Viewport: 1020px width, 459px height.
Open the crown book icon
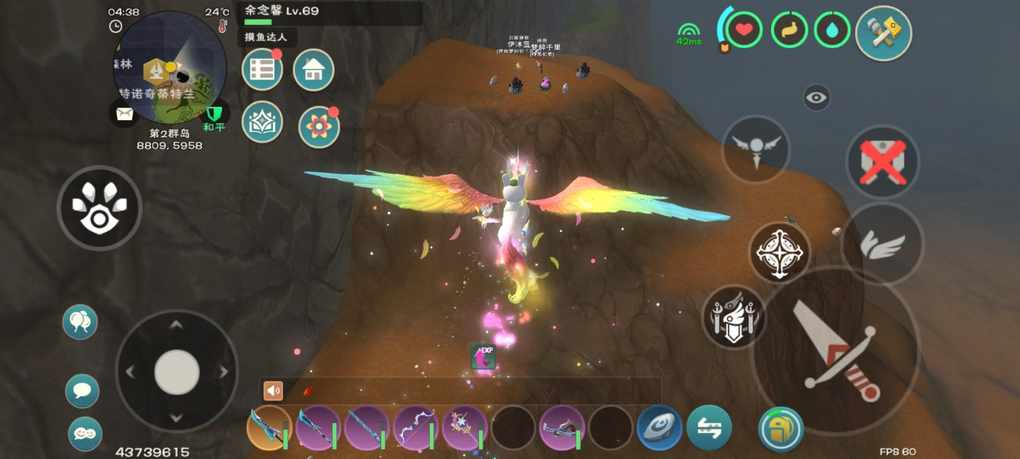pos(262,122)
